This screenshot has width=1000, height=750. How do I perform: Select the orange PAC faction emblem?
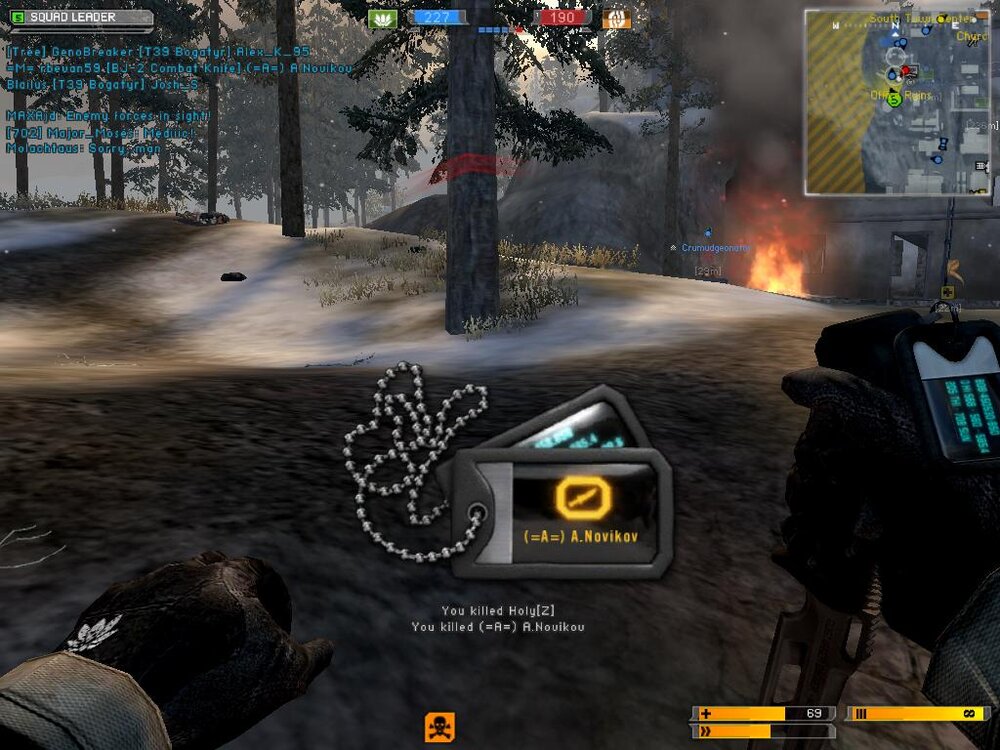[617, 18]
